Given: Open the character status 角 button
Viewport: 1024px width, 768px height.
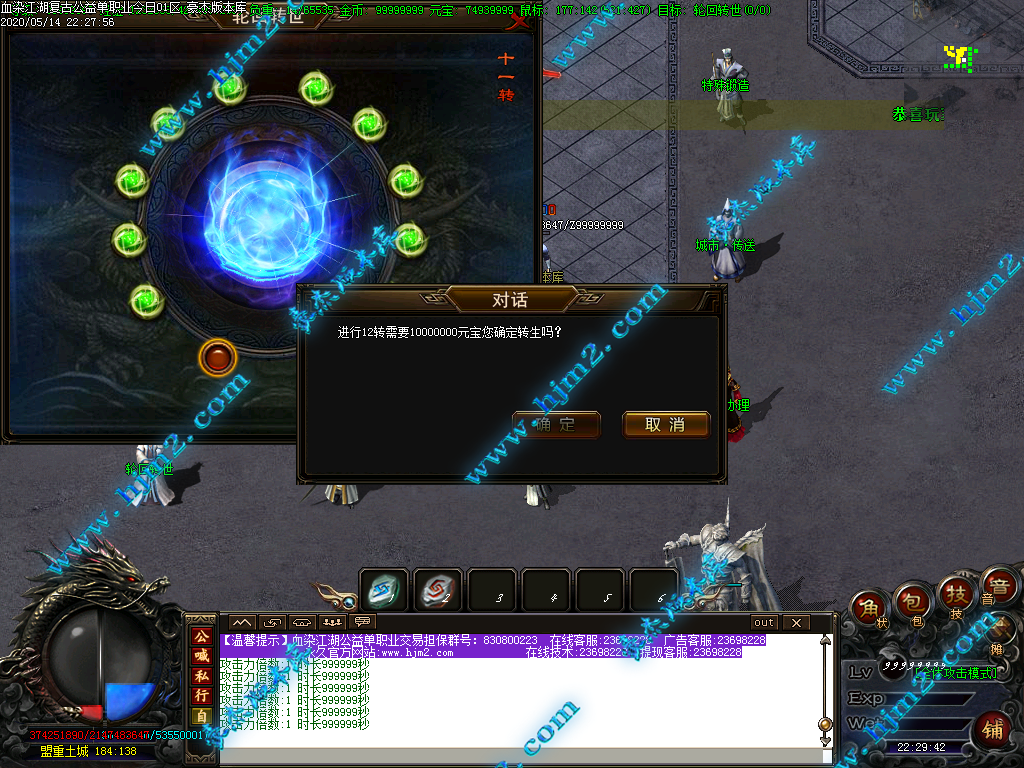Looking at the screenshot, I should click(x=871, y=609).
